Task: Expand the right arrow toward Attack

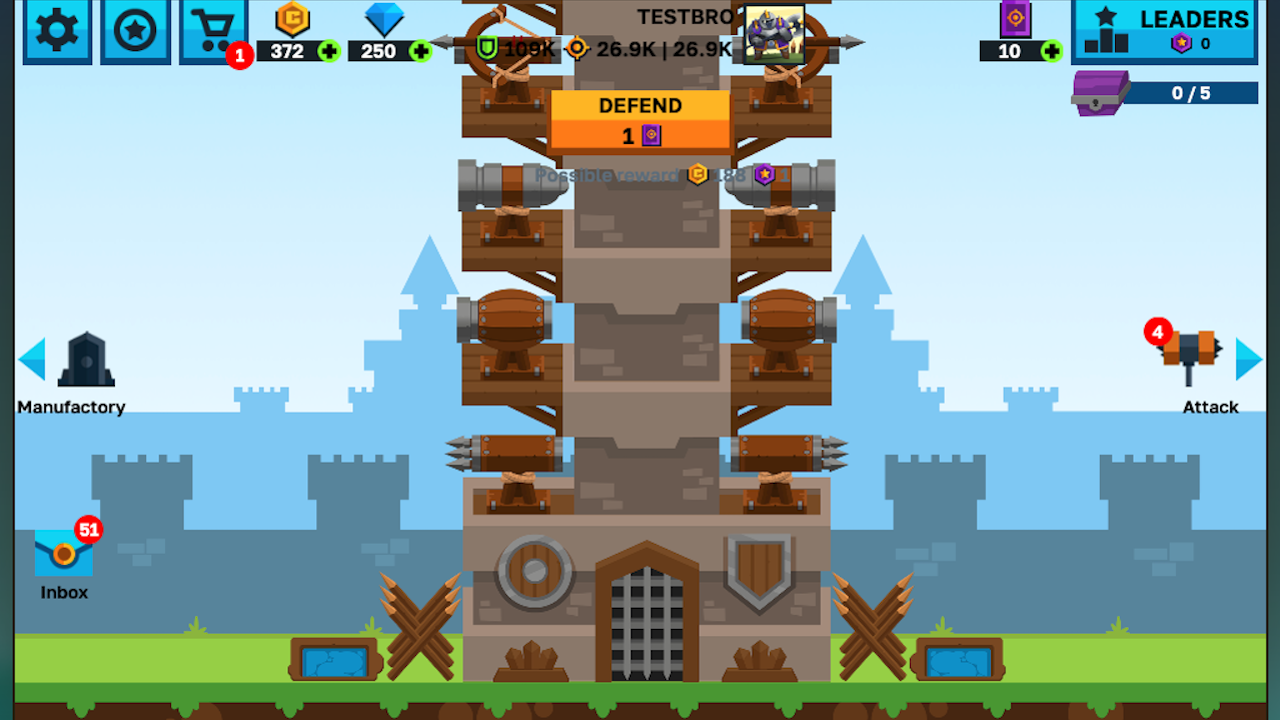Action: [x=1248, y=360]
